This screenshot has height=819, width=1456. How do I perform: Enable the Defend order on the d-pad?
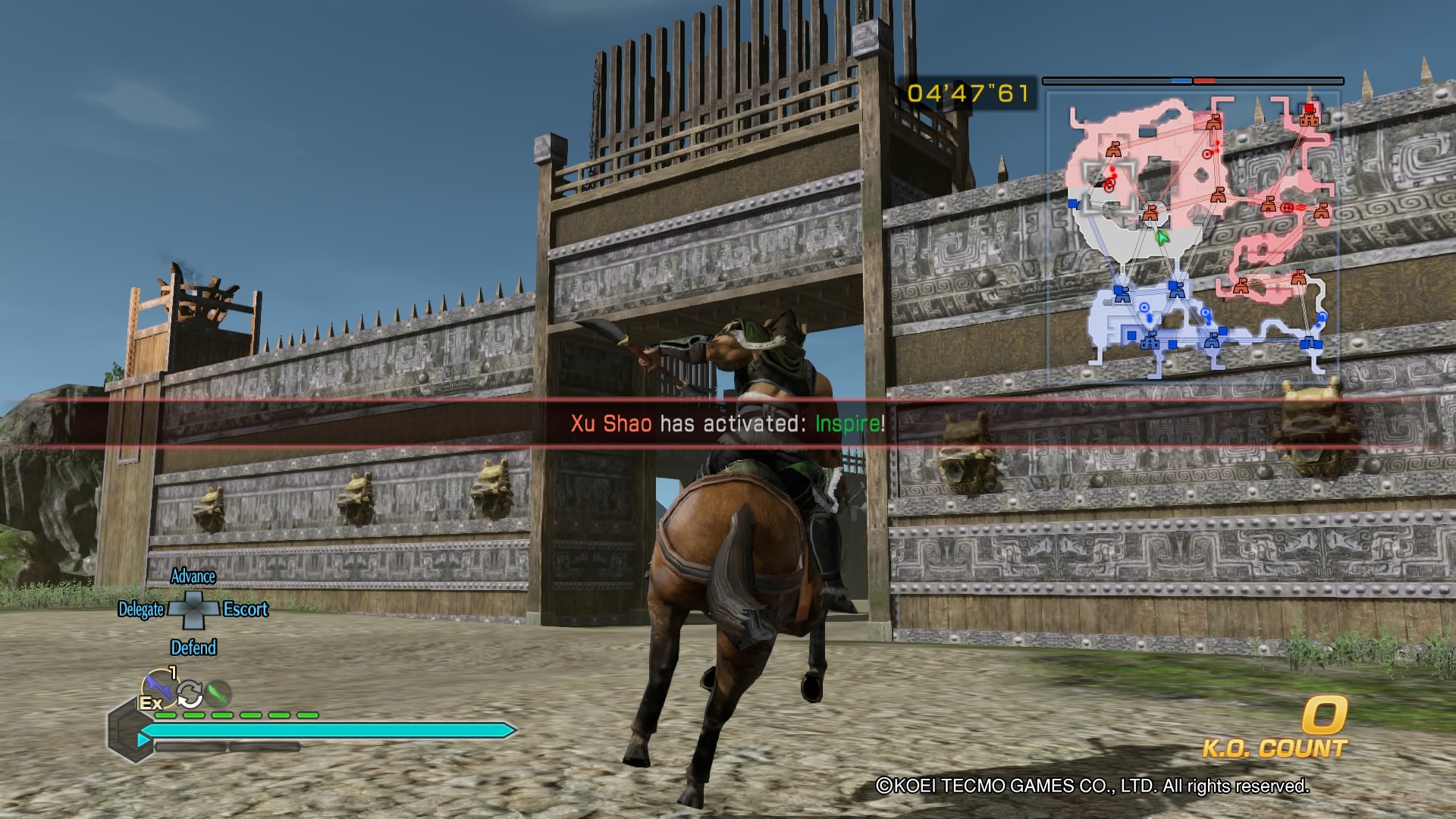tap(195, 647)
